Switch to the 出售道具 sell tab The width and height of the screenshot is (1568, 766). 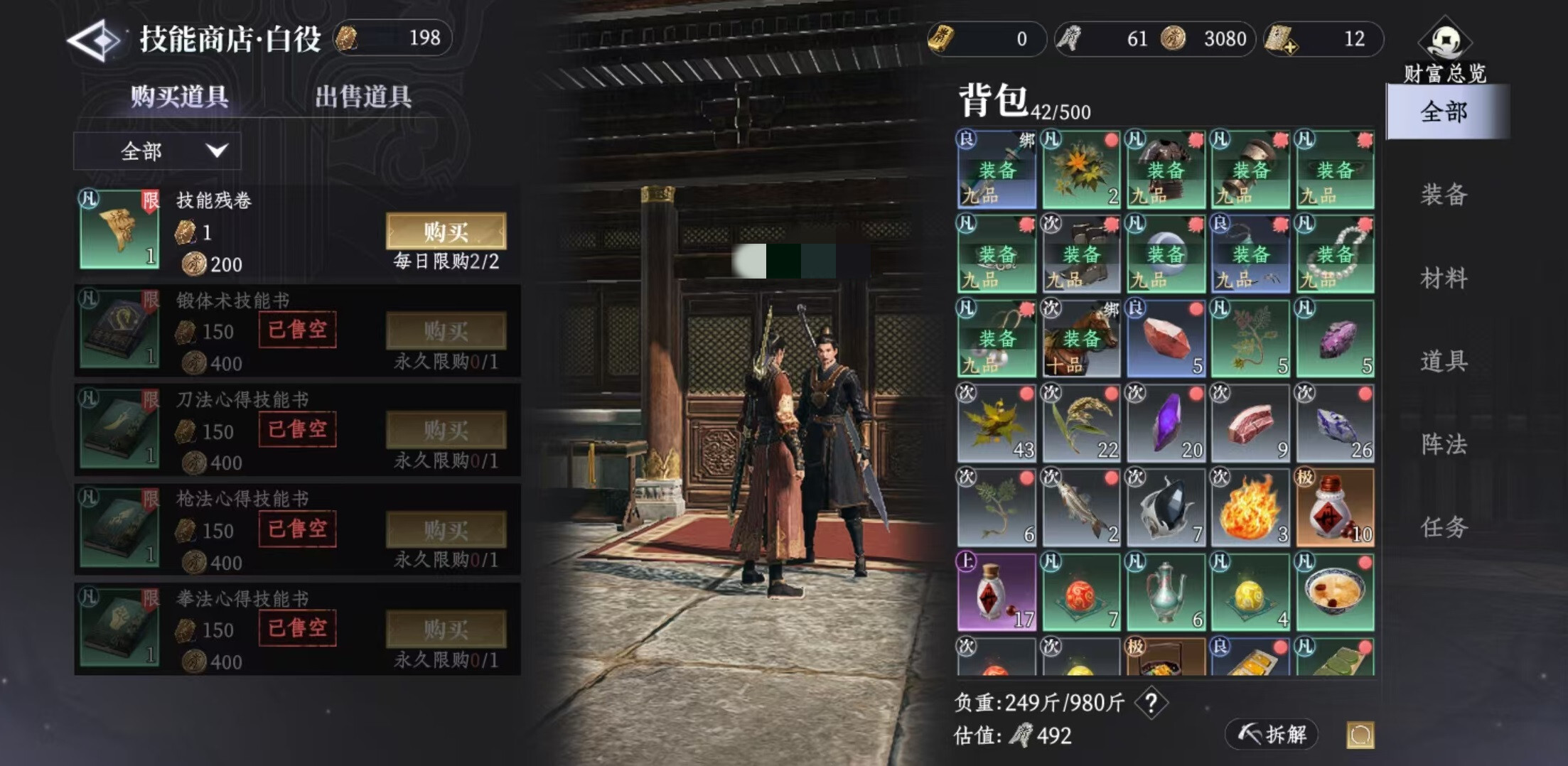point(363,97)
